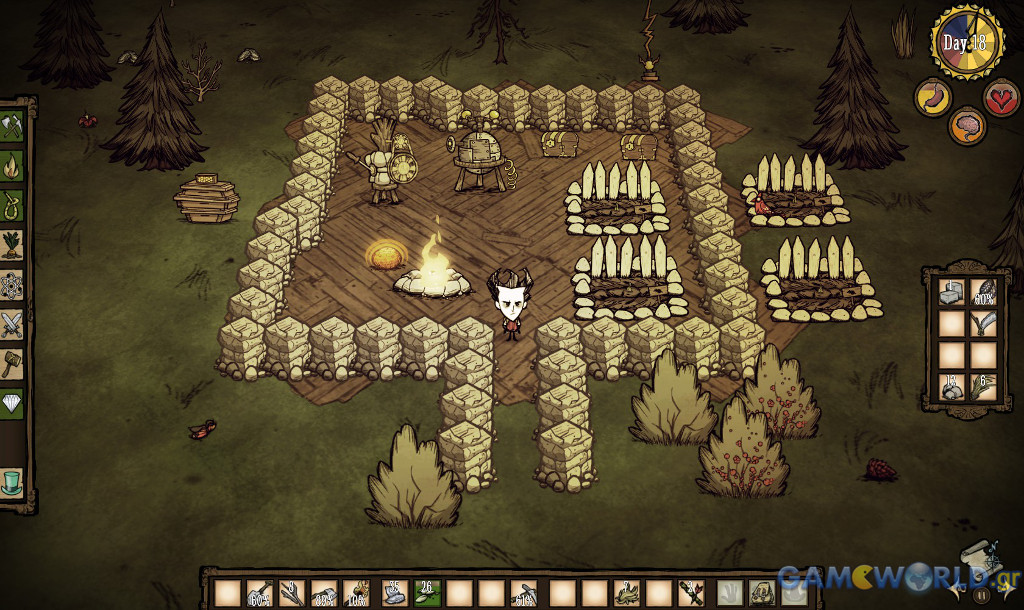Pick the razor item in backpack

click(x=984, y=323)
